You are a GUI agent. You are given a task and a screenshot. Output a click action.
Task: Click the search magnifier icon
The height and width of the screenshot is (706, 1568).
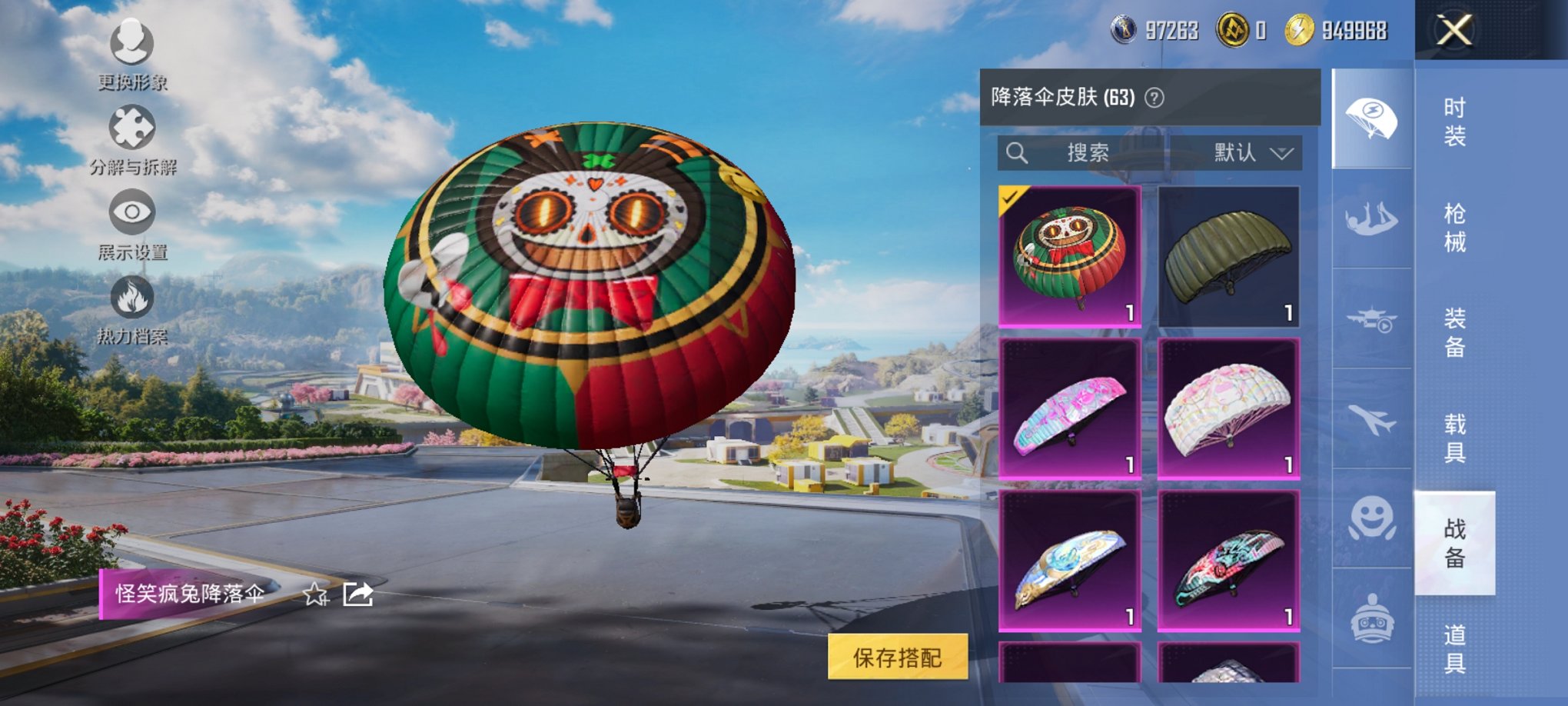[1018, 152]
